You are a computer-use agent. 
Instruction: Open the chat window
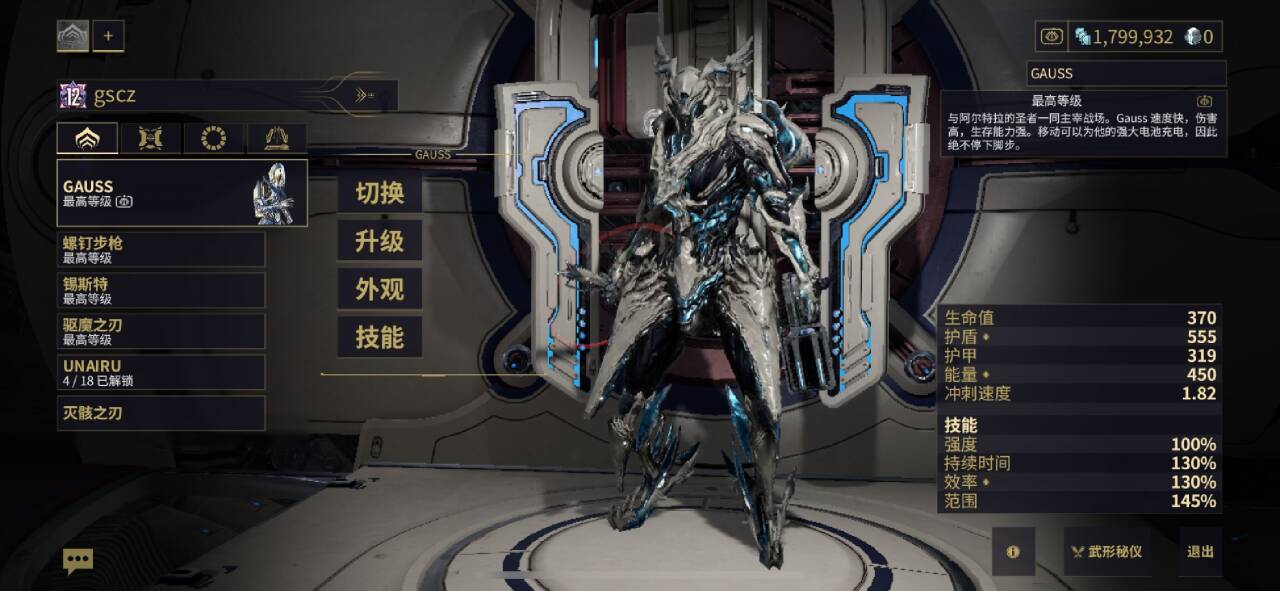coord(78,560)
